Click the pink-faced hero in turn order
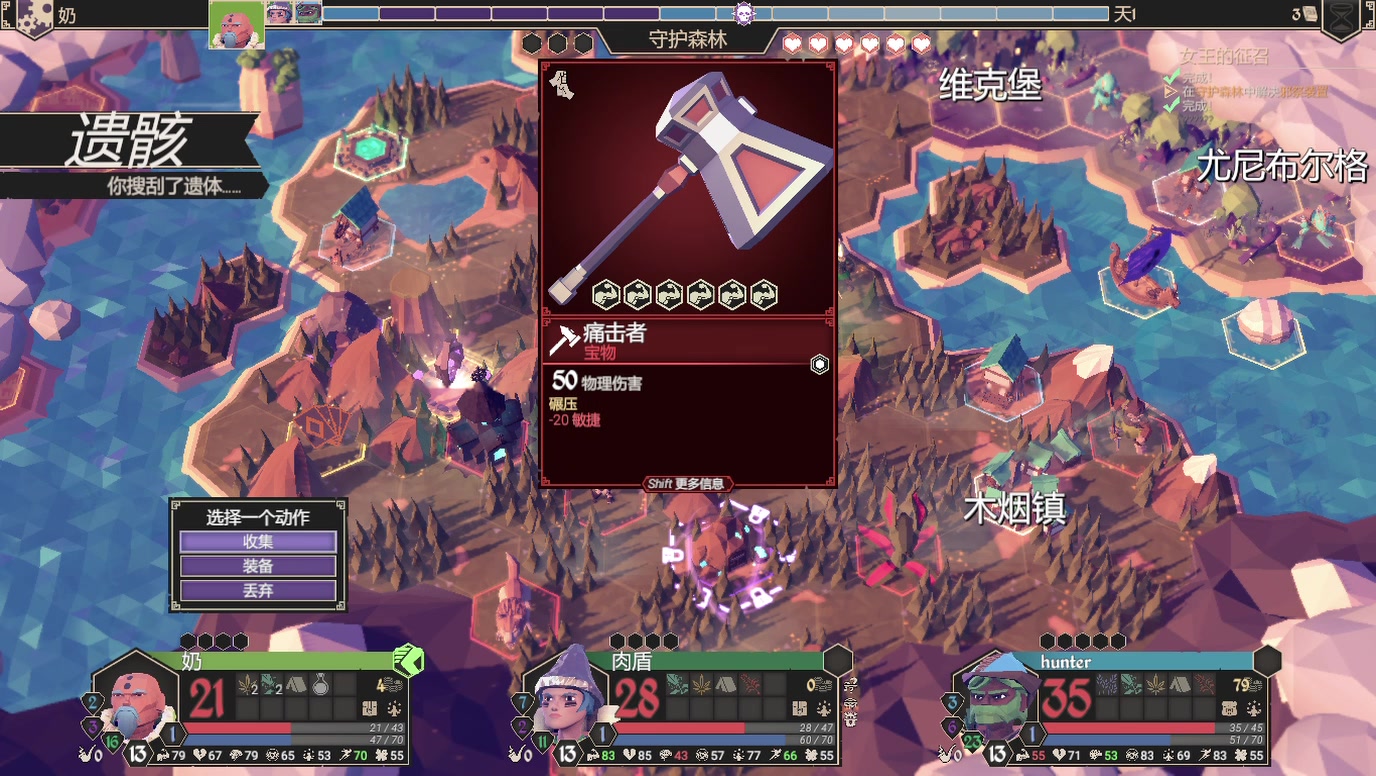The image size is (1376, 776). coord(237,24)
